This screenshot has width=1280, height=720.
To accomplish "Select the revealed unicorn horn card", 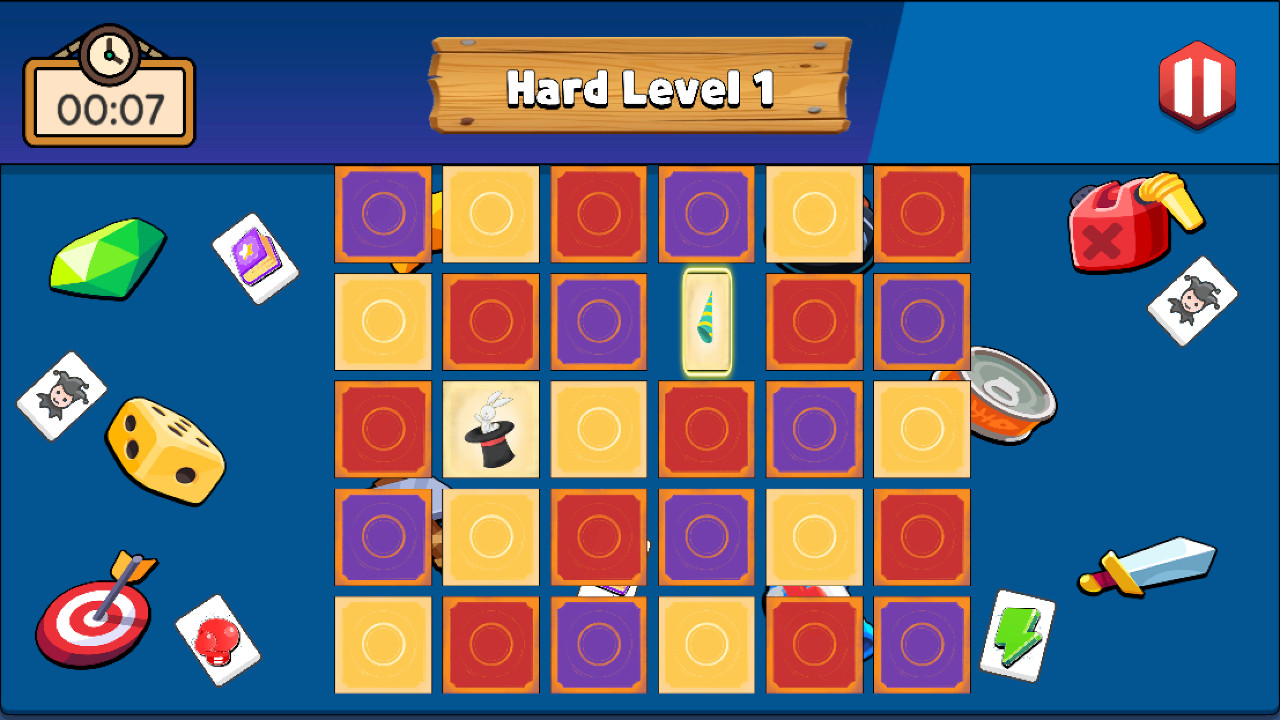I will [706, 322].
